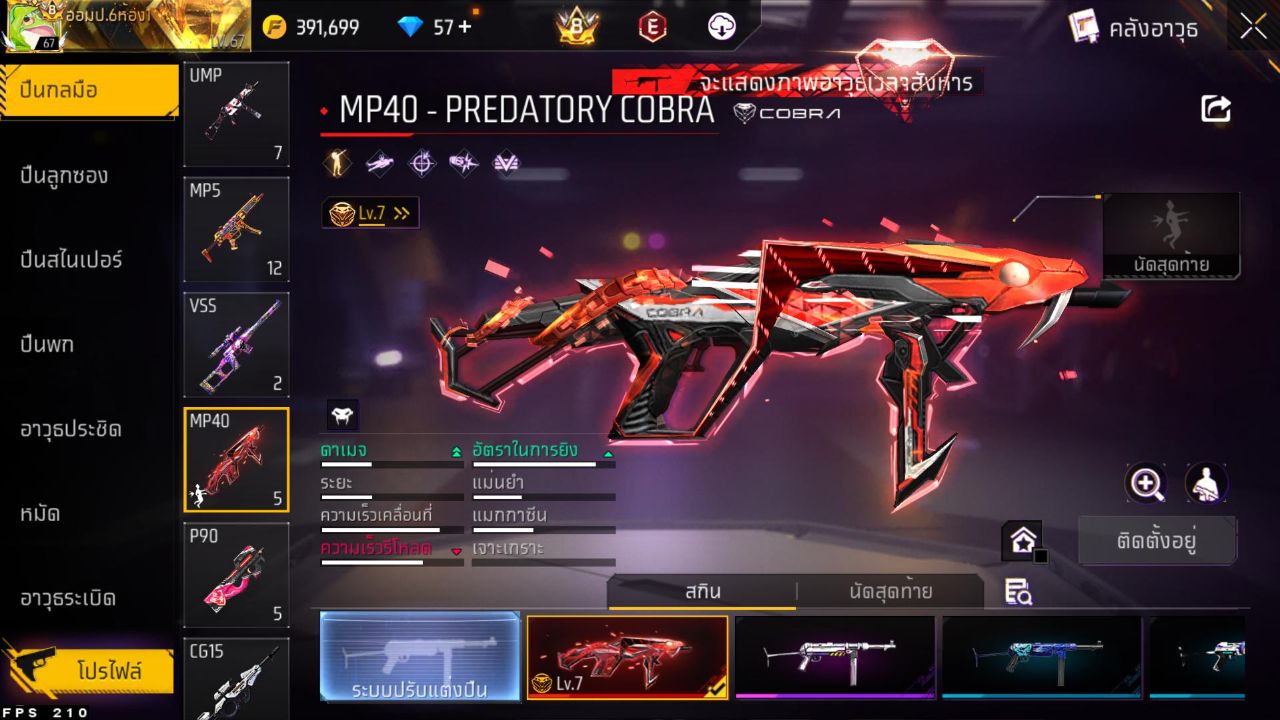Open weapon zoom with the magnifier icon
Screen dimensions: 1280x720
1146,483
